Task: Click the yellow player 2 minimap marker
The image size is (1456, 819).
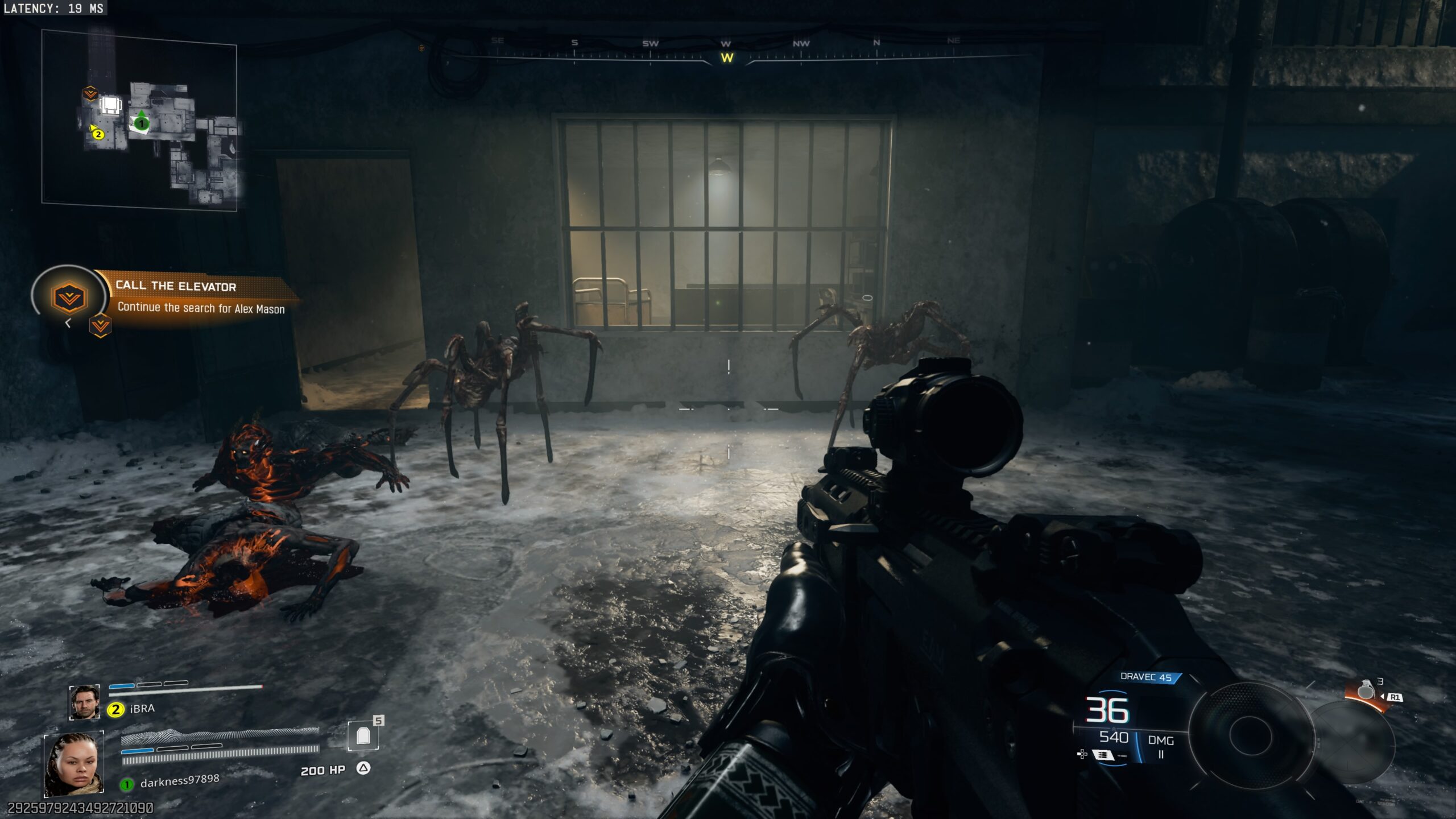Action: point(98,134)
